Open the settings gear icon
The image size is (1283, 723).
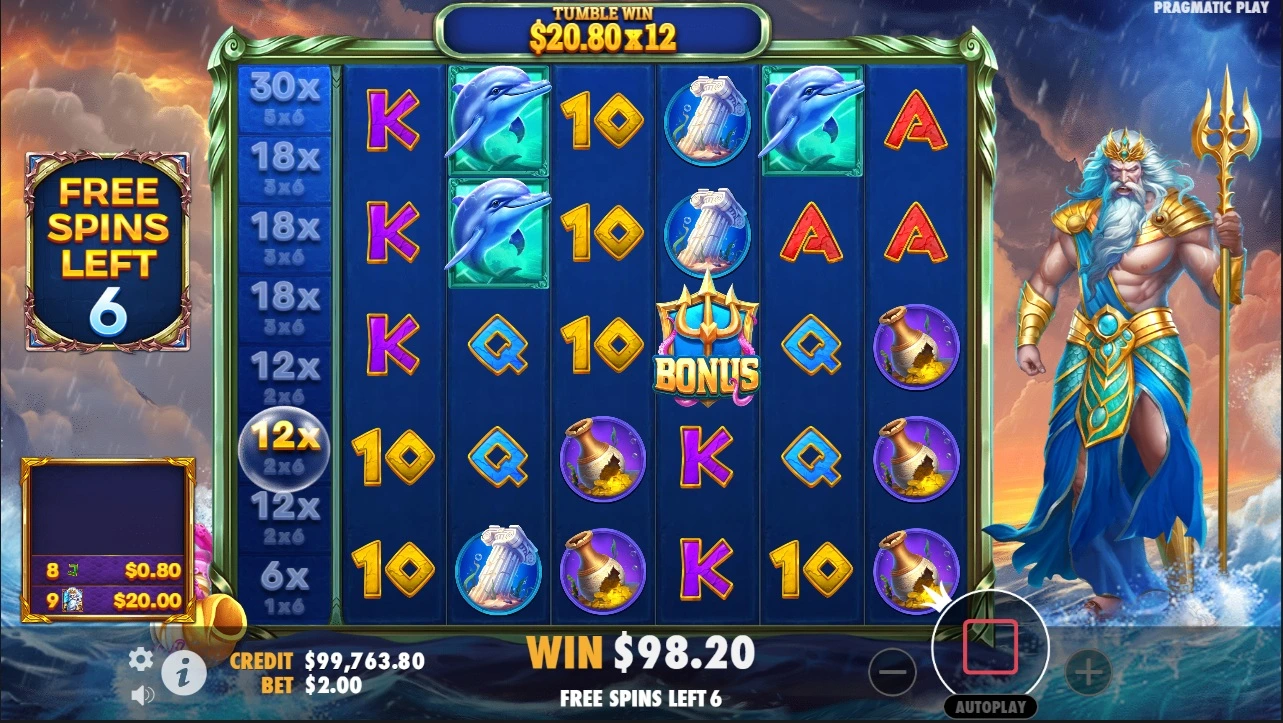pos(141,659)
